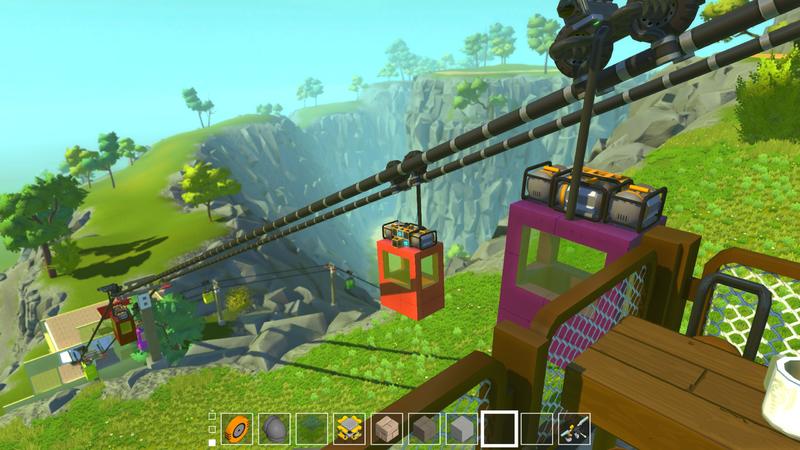This screenshot has height=450, width=800.
Task: Choose the dark brown block slot
Action: coord(424,429)
